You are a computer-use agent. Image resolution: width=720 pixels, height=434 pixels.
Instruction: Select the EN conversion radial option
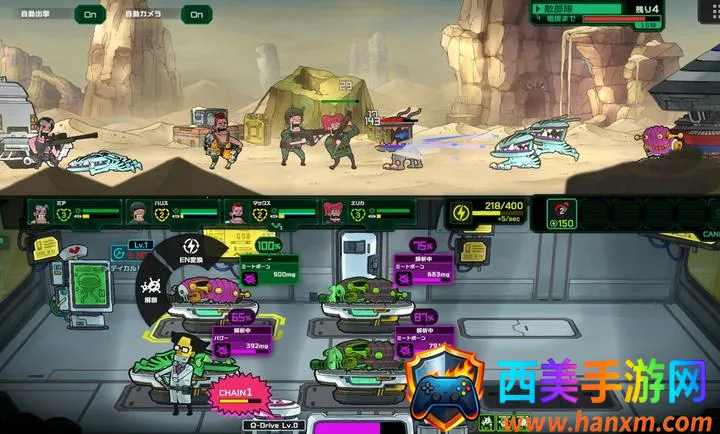[x=191, y=253]
